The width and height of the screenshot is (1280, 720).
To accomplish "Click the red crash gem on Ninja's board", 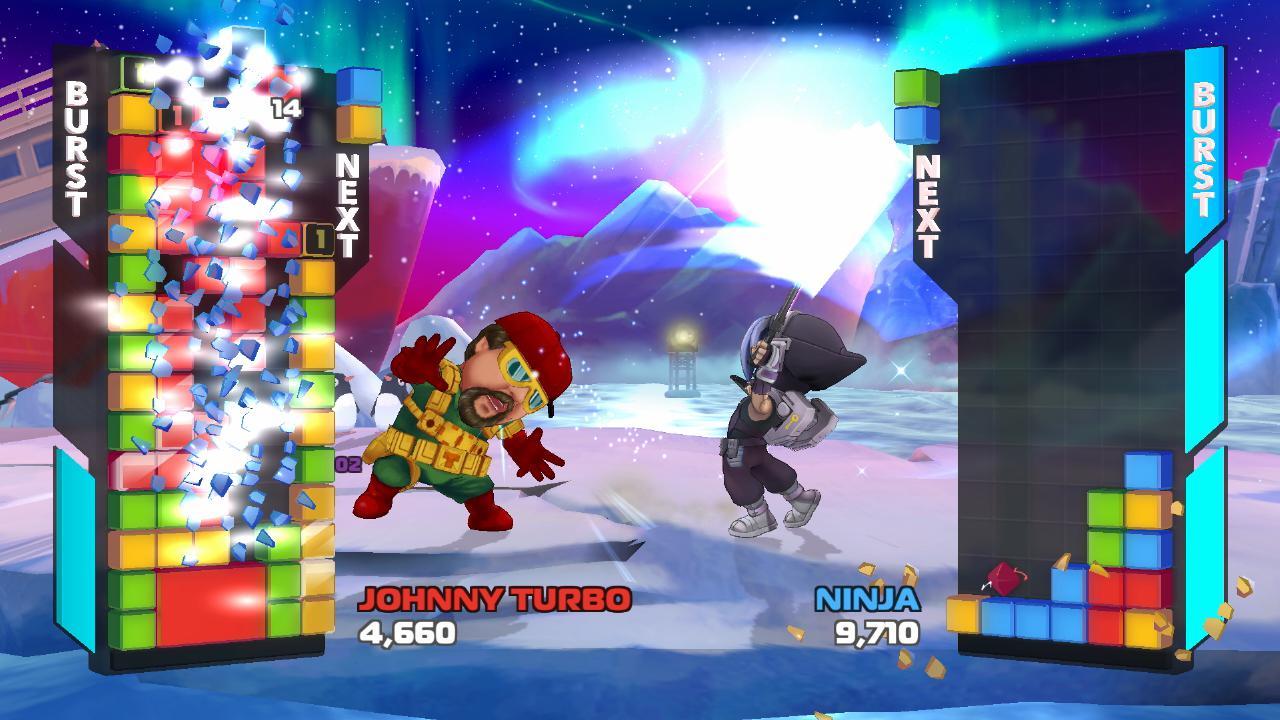I will 1006,576.
